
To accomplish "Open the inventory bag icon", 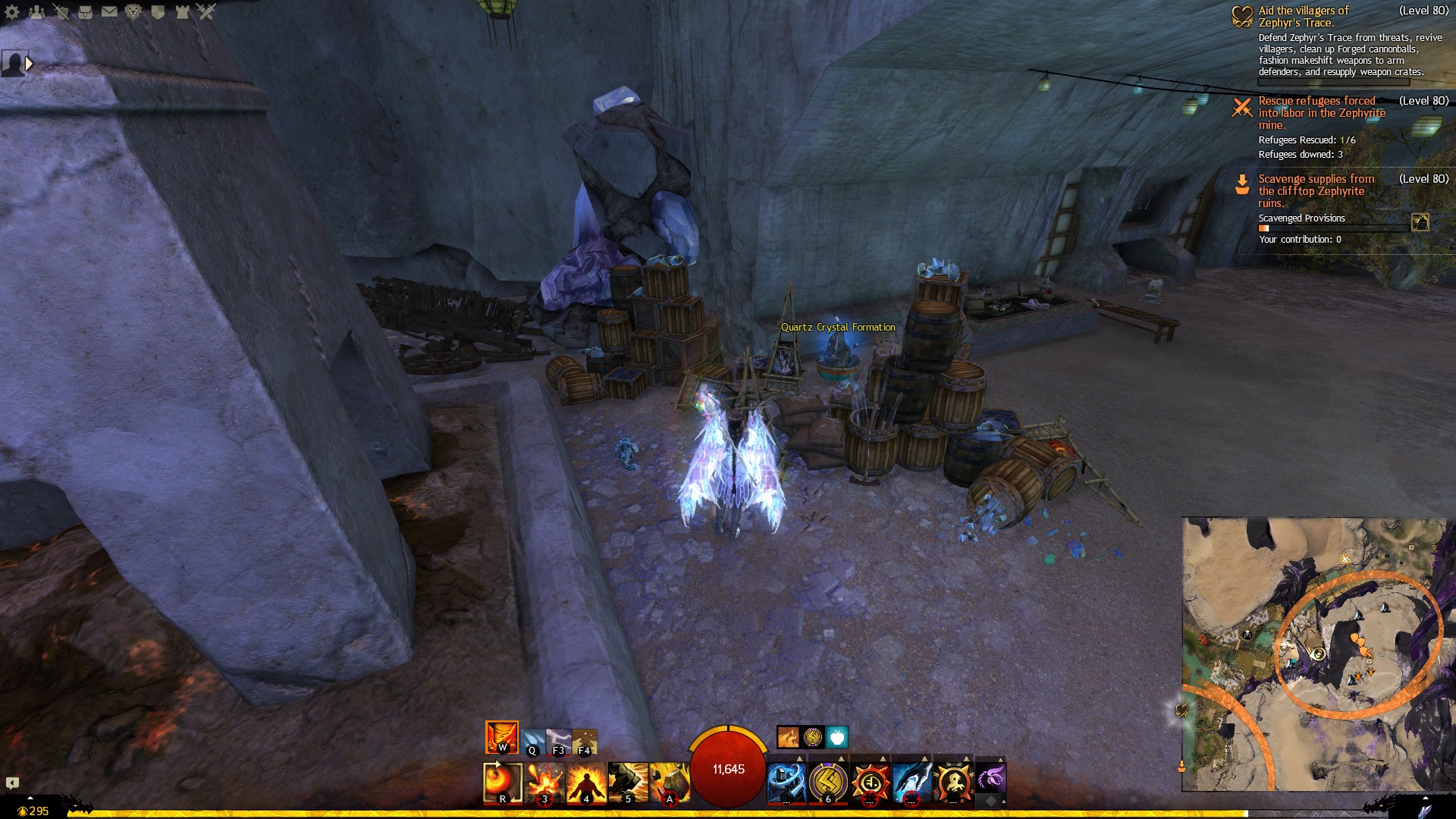I will coord(85,11).
